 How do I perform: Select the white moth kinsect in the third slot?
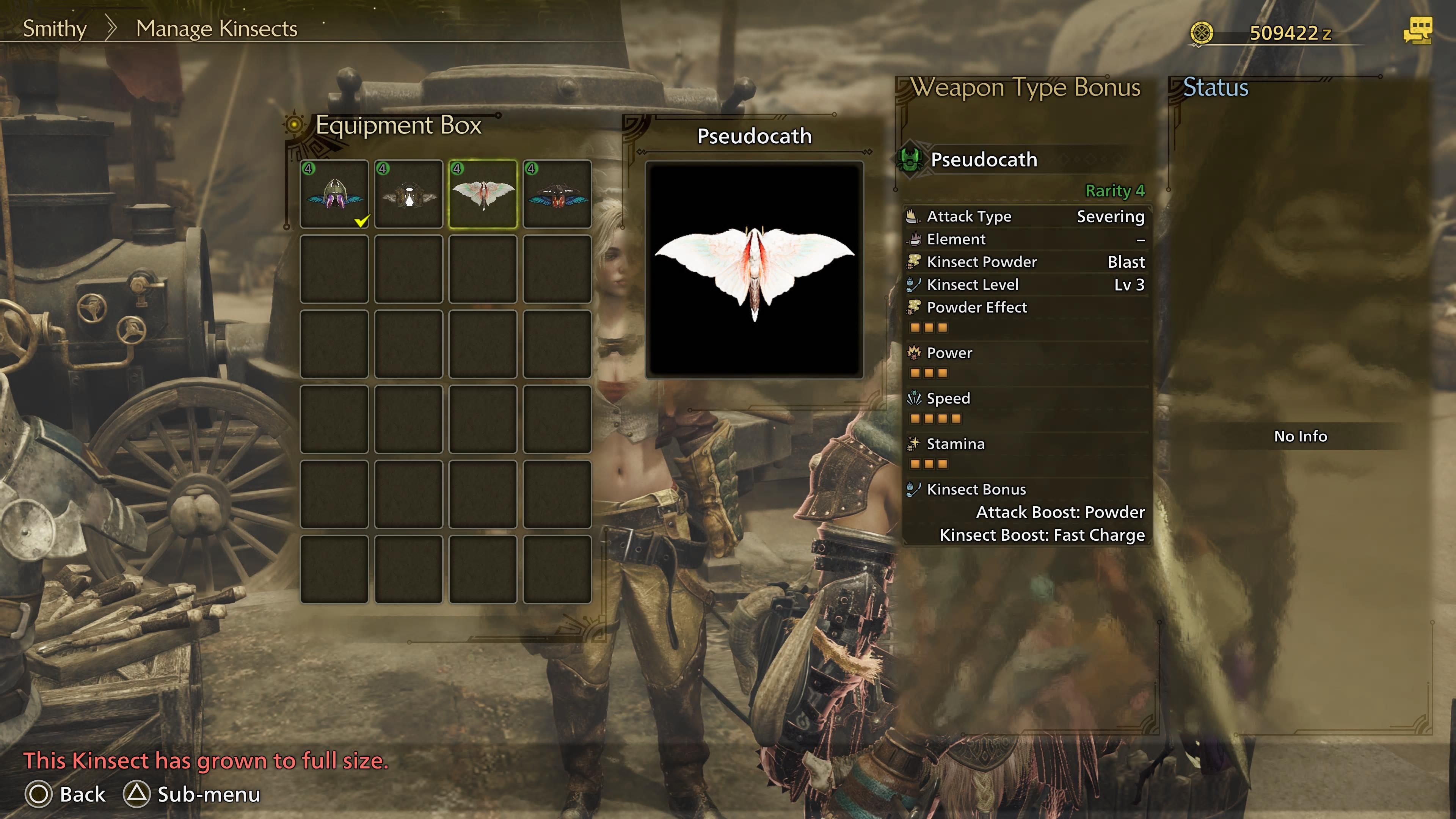click(483, 194)
